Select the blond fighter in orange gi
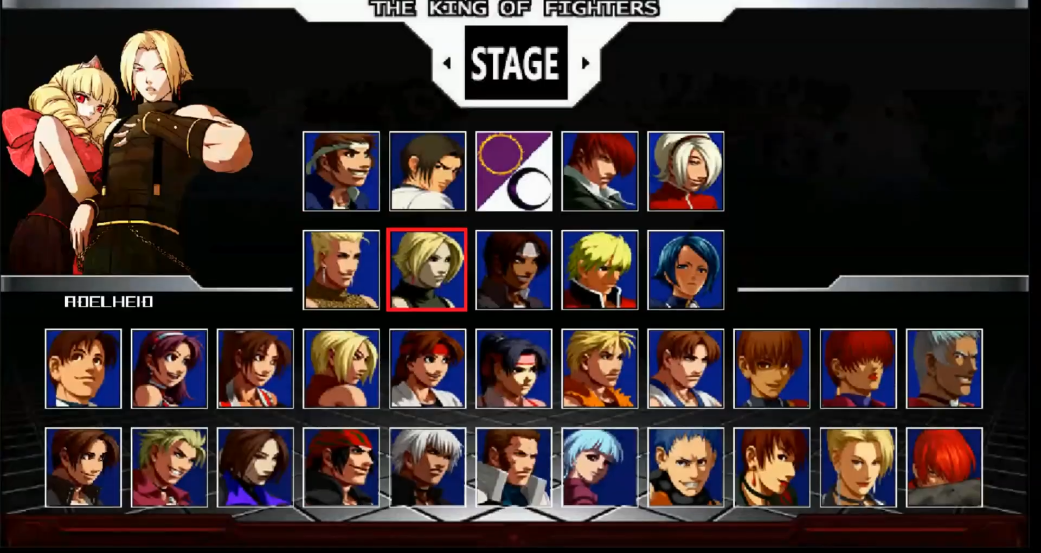The height and width of the screenshot is (553, 1041). pyautogui.click(x=599, y=368)
